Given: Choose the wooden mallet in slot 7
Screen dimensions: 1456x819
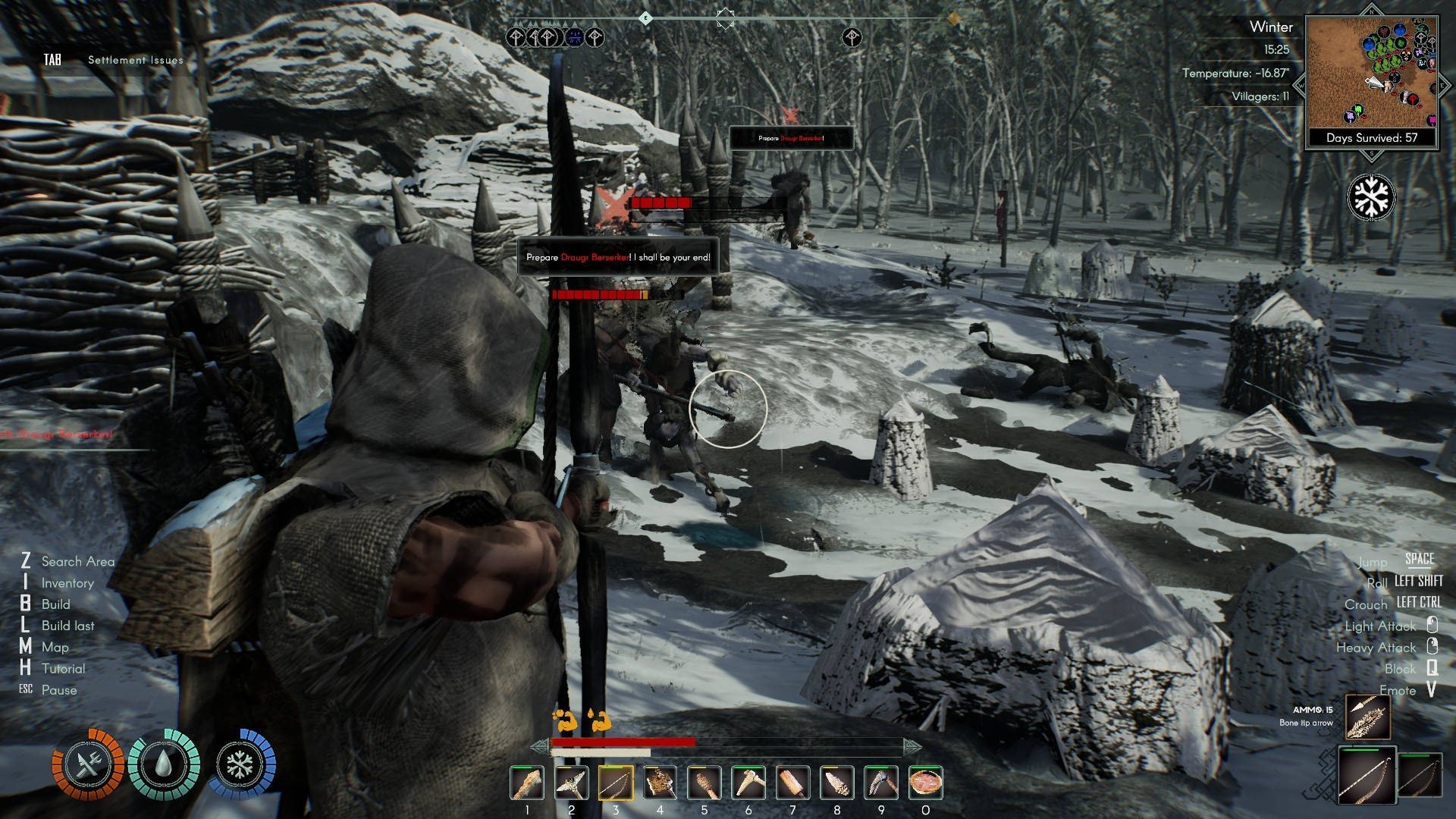Looking at the screenshot, I should pyautogui.click(x=792, y=783).
